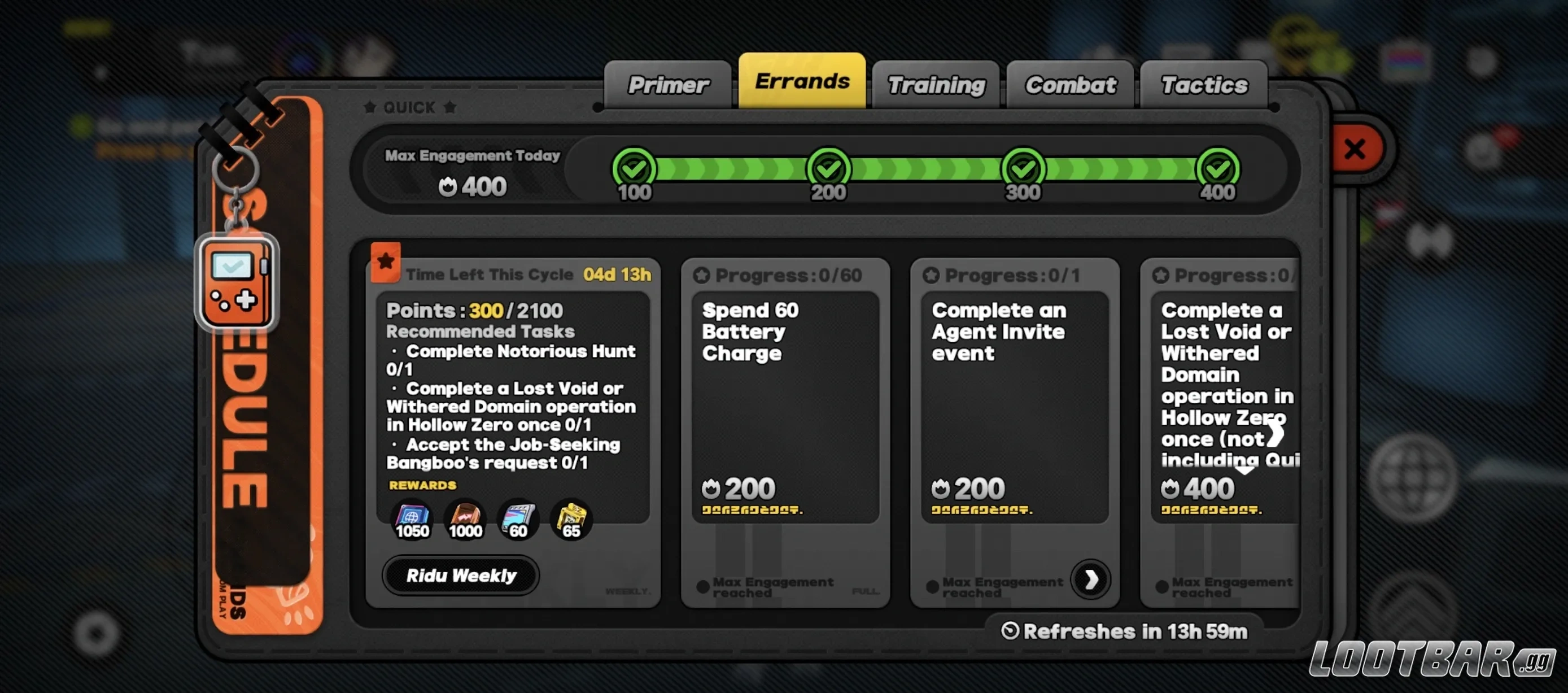Open the Training tab
The width and height of the screenshot is (1568, 693).
[936, 85]
